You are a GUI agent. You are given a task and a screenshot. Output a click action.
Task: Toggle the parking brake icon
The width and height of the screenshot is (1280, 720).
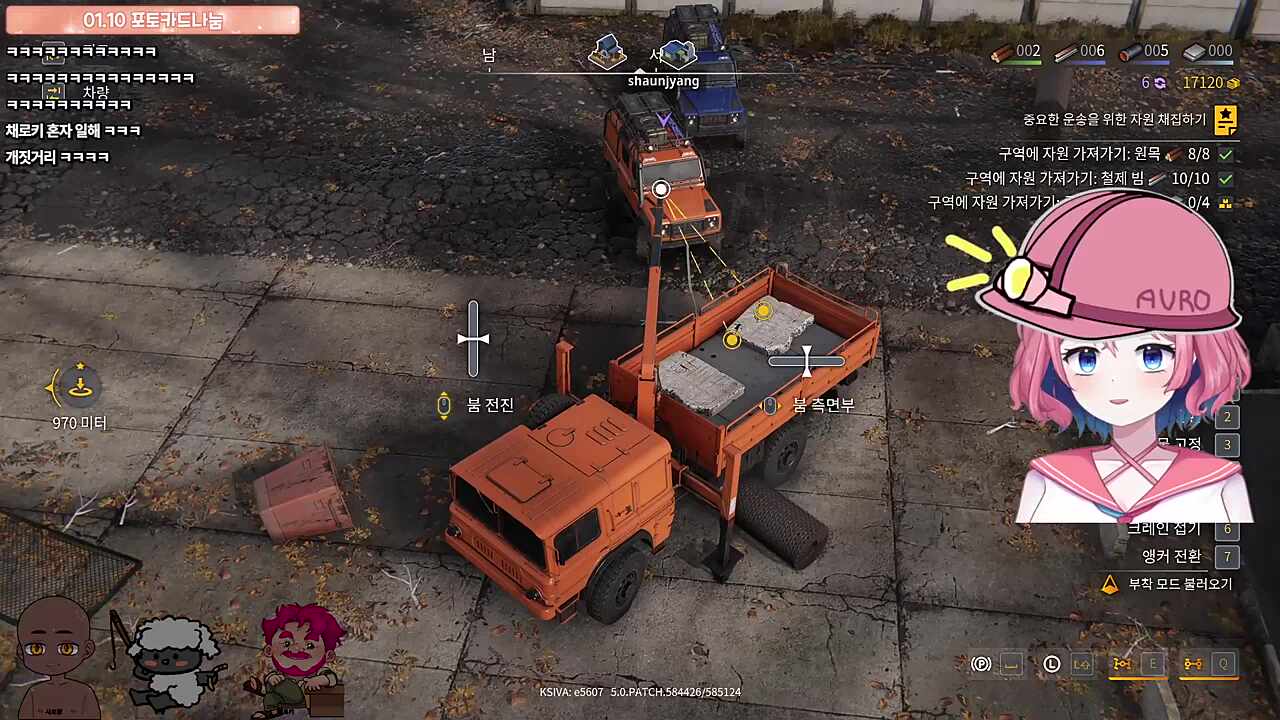982,664
